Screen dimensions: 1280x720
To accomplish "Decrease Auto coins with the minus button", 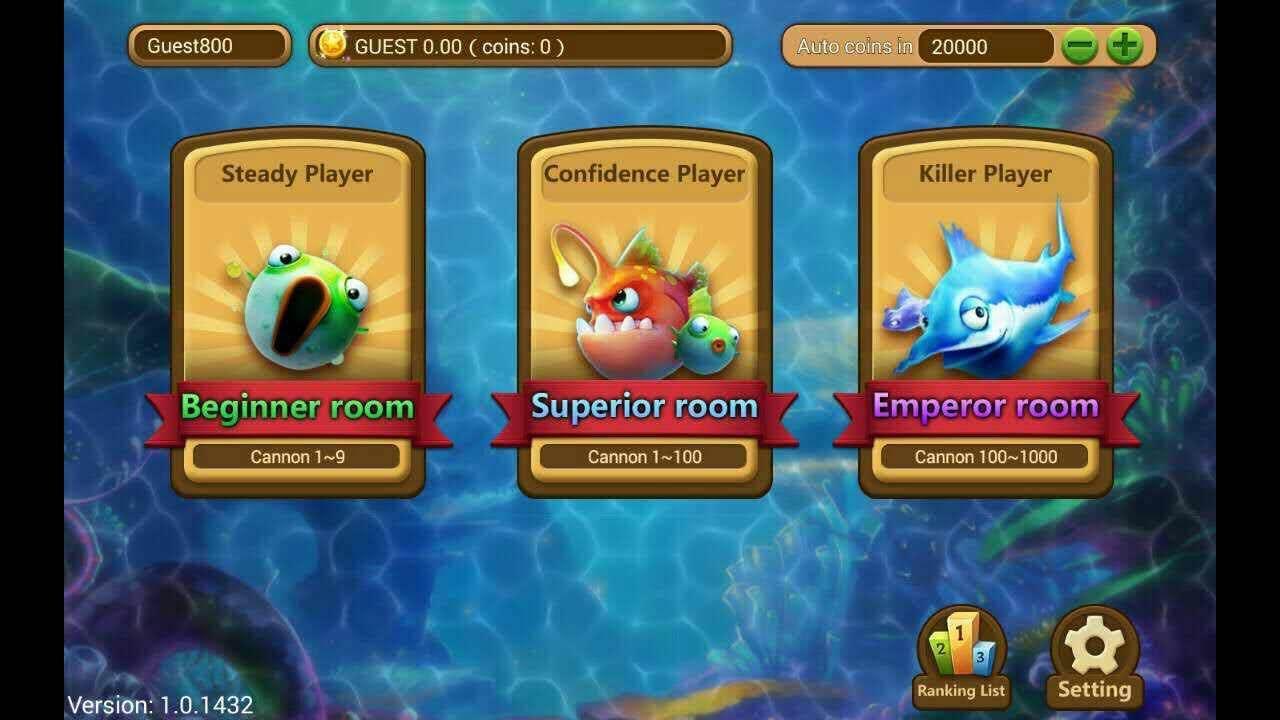I will [1082, 46].
